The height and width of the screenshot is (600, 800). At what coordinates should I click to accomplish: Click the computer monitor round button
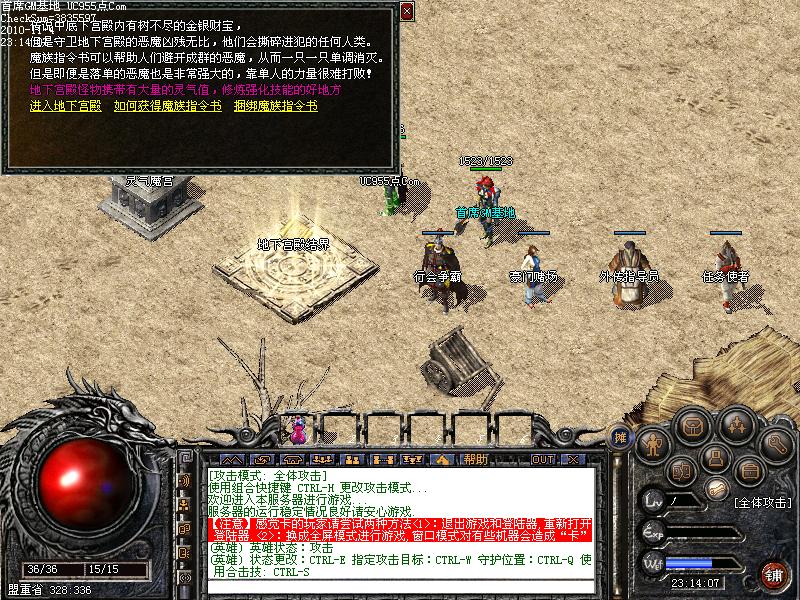coord(713,458)
